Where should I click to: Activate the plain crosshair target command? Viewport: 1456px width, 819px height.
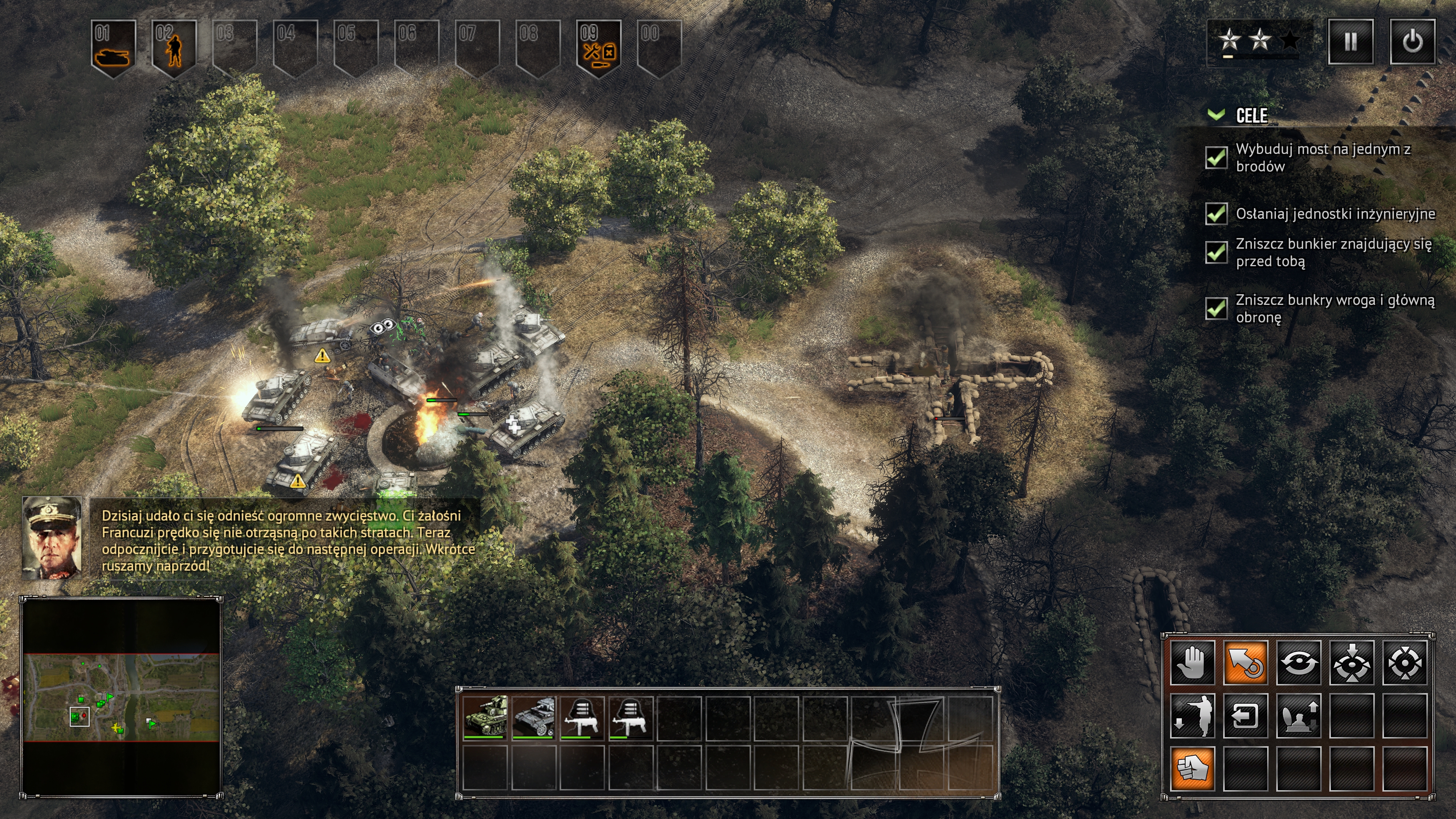(x=1404, y=662)
